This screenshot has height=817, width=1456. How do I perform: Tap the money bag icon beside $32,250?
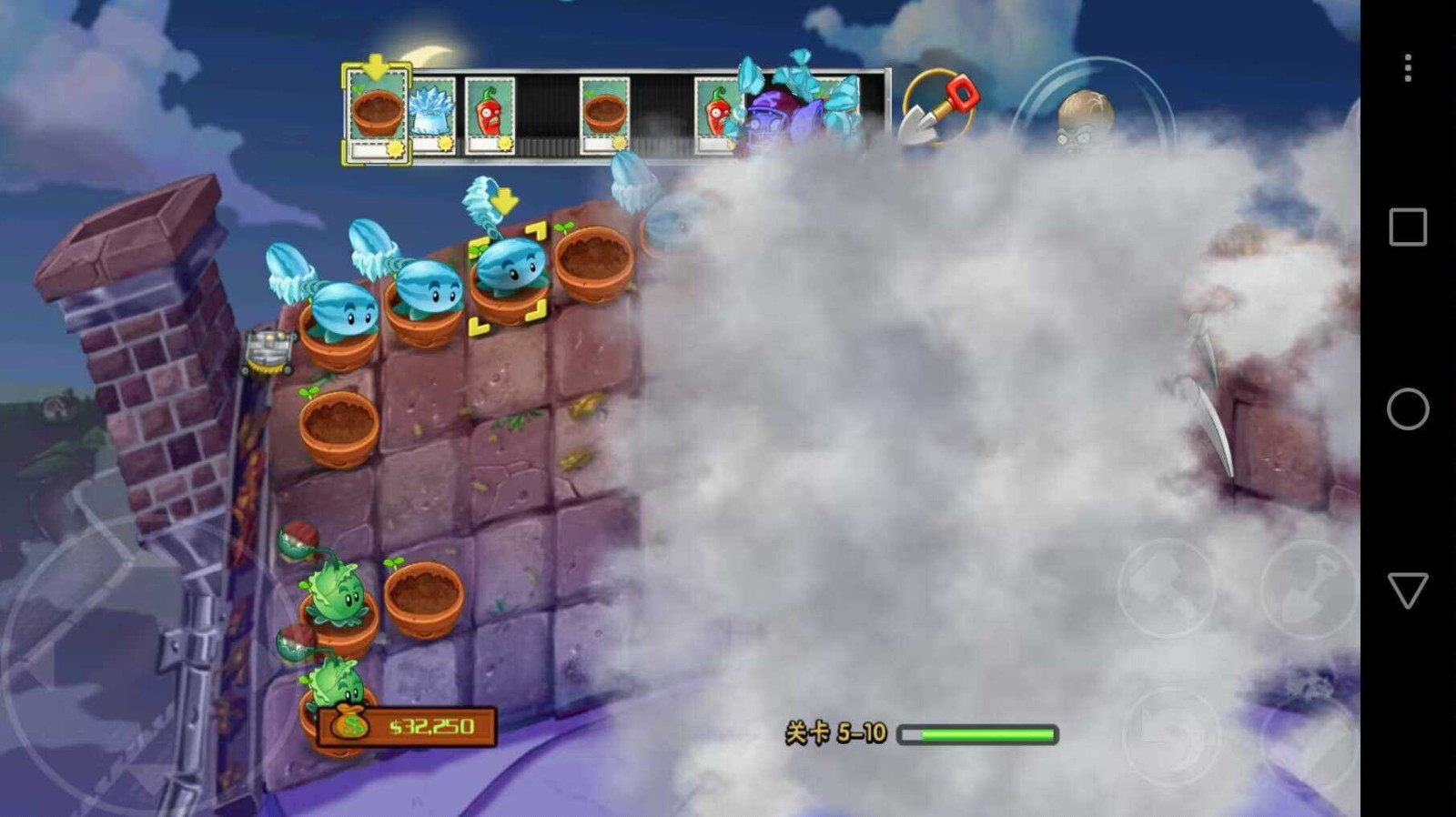(349, 724)
